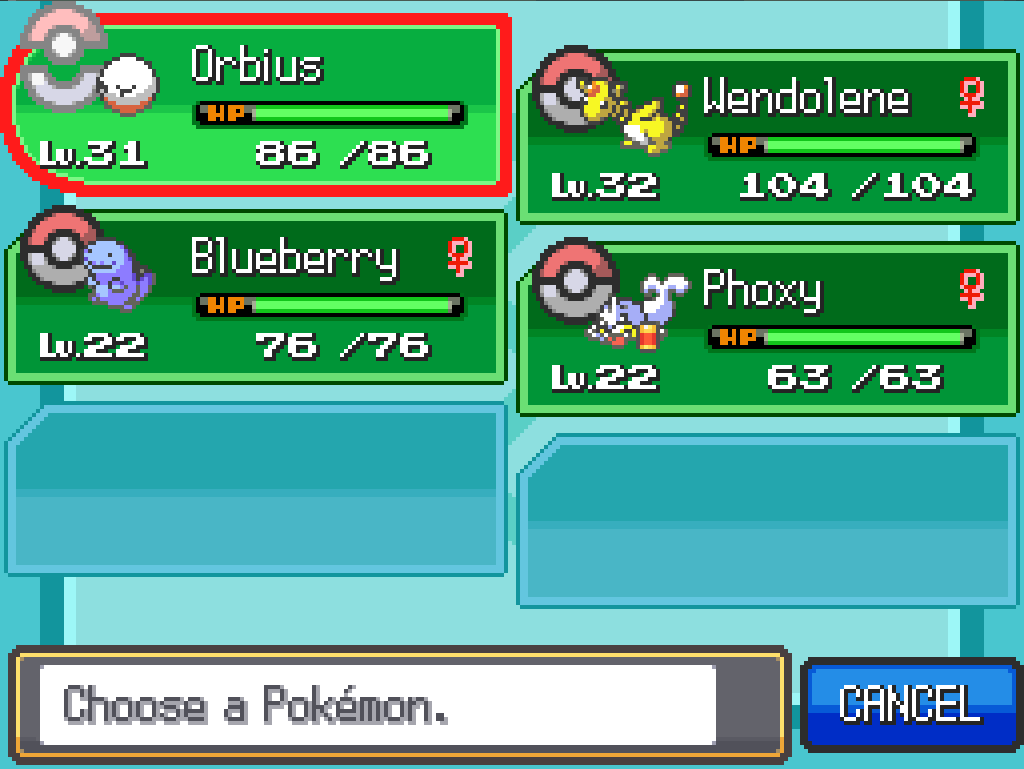Choose Wendolene's party panel
Image resolution: width=1024 pixels, height=769 pixels.
768,137
